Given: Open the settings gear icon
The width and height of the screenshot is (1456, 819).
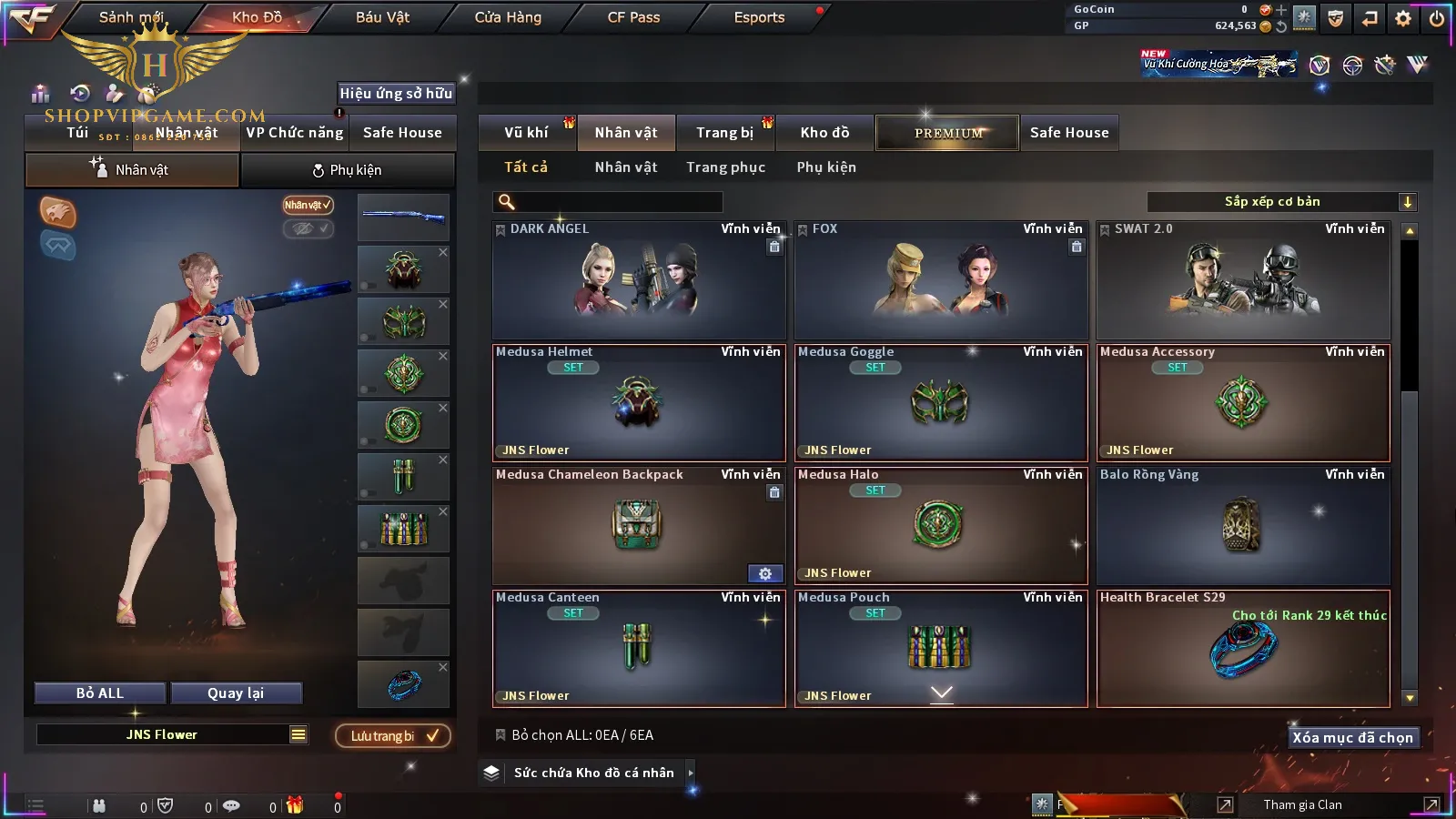Looking at the screenshot, I should pyautogui.click(x=1403, y=18).
